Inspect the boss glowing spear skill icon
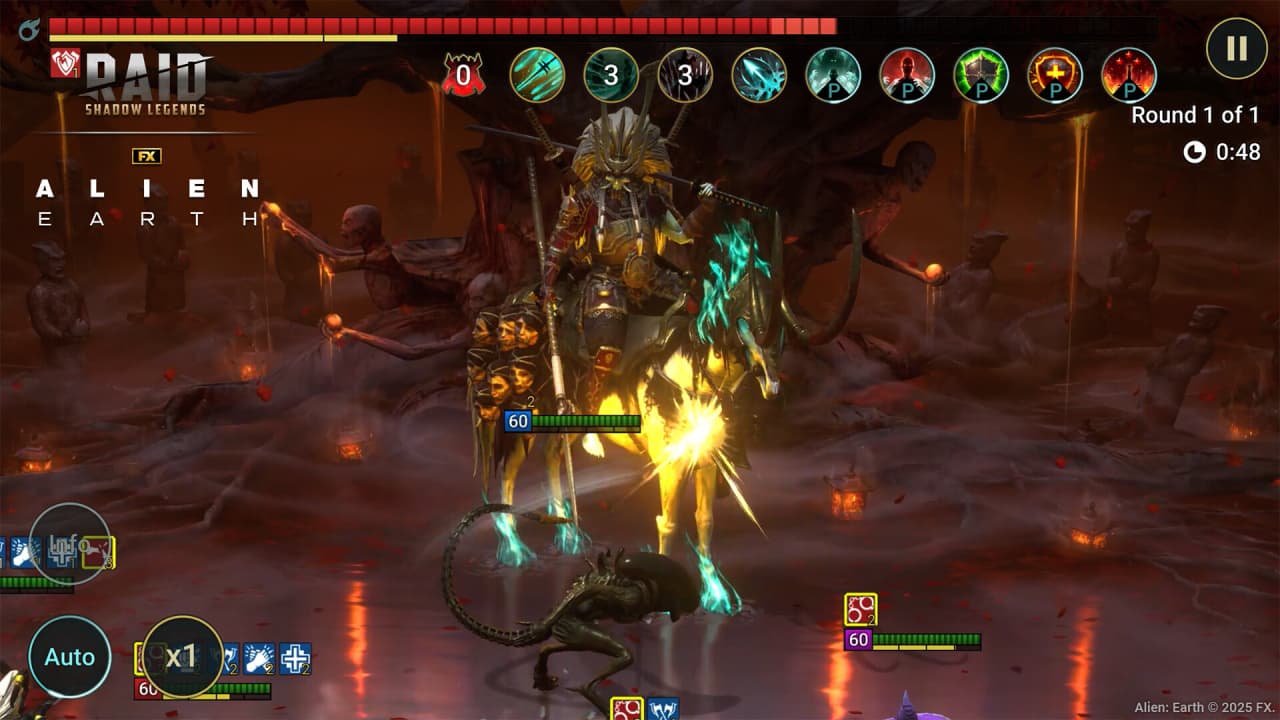Viewport: 1280px width, 720px height. [759, 75]
